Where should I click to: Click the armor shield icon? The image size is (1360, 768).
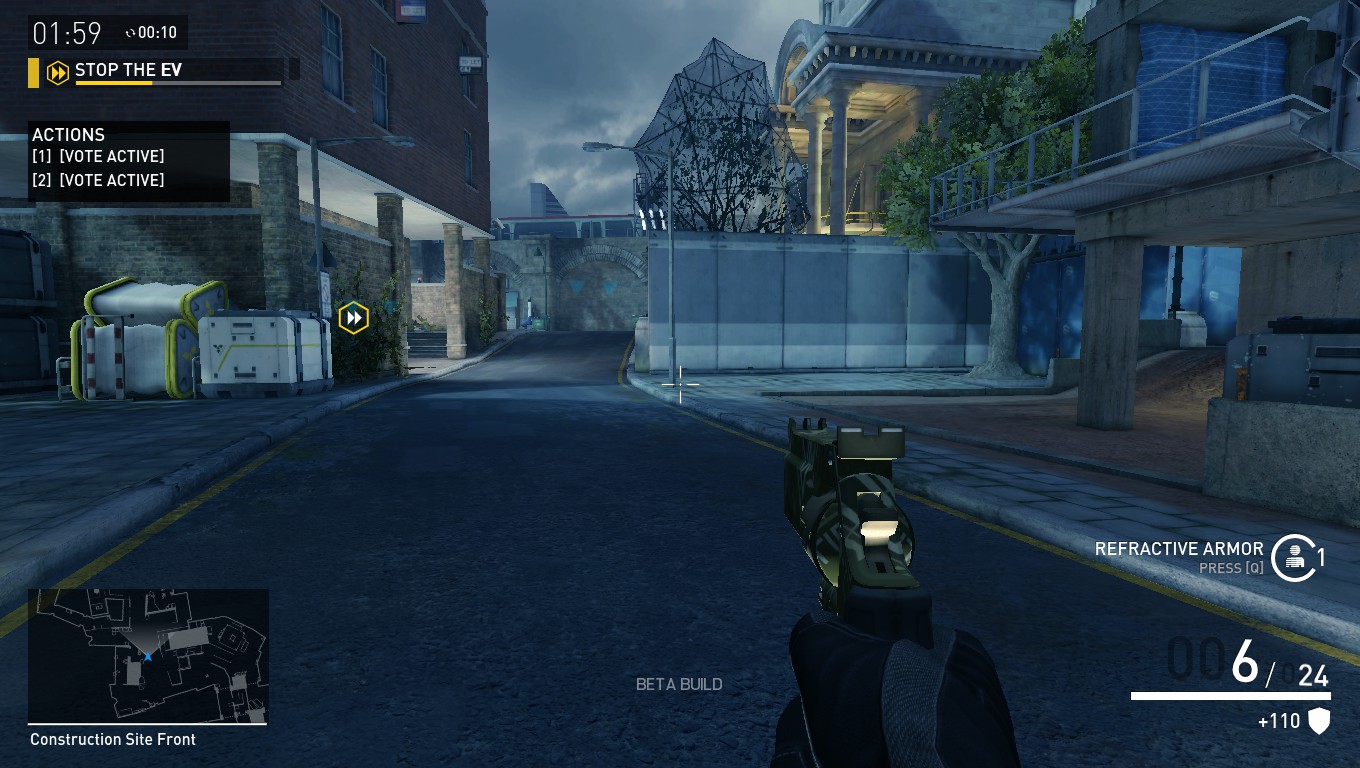click(x=1319, y=721)
